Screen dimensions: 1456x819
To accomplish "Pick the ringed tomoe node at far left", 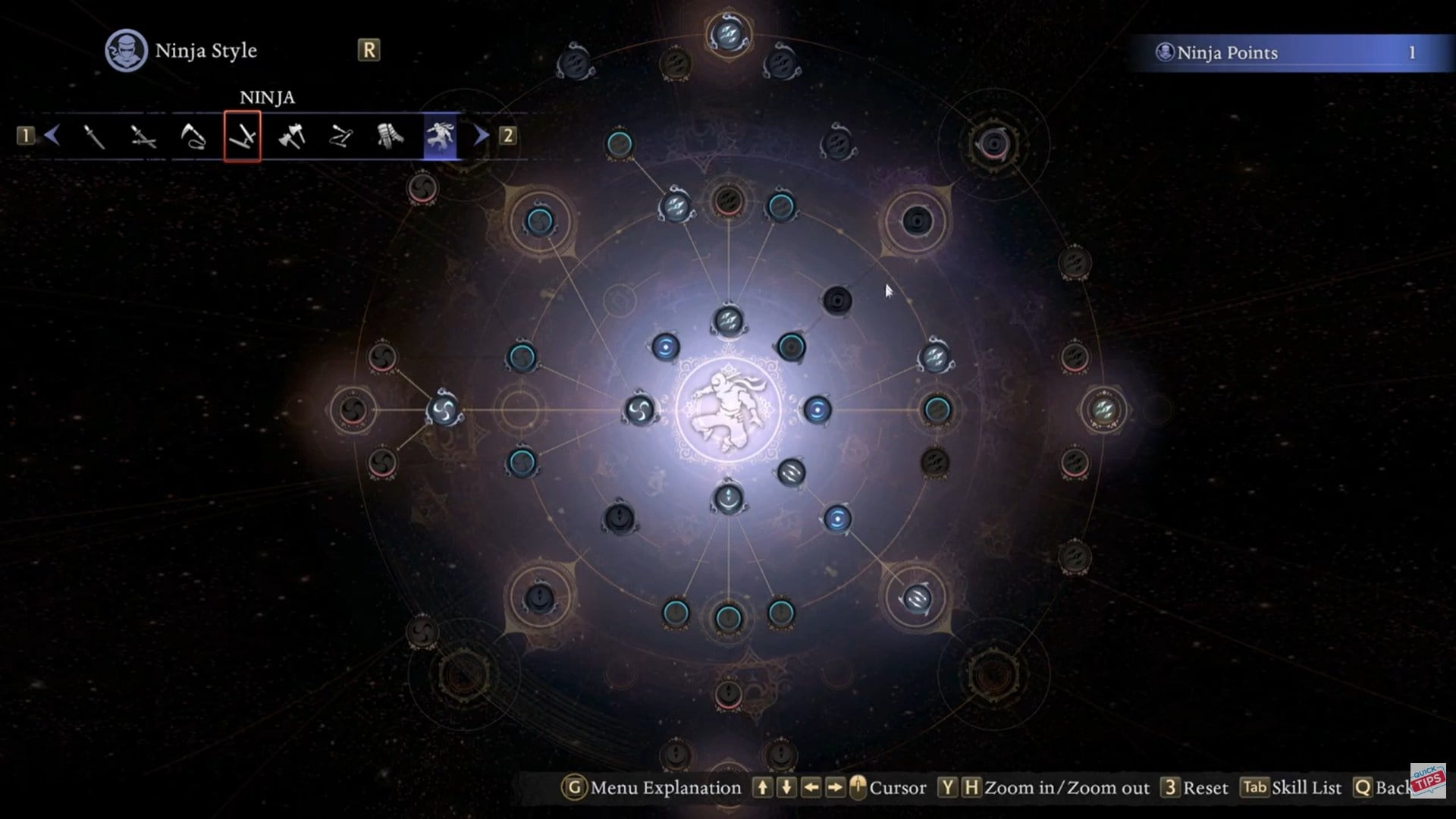I will (353, 410).
